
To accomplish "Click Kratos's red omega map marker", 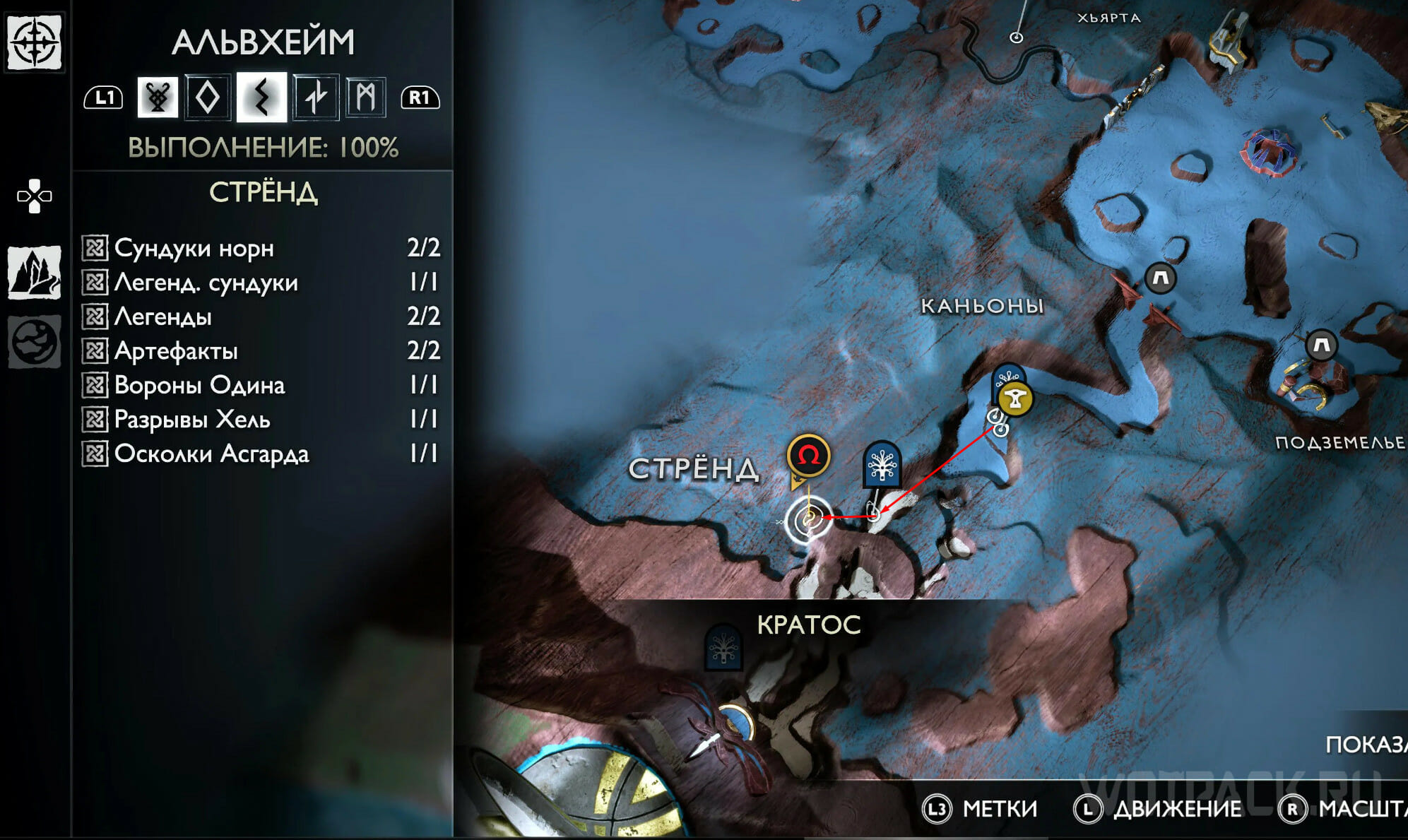I will [x=808, y=456].
